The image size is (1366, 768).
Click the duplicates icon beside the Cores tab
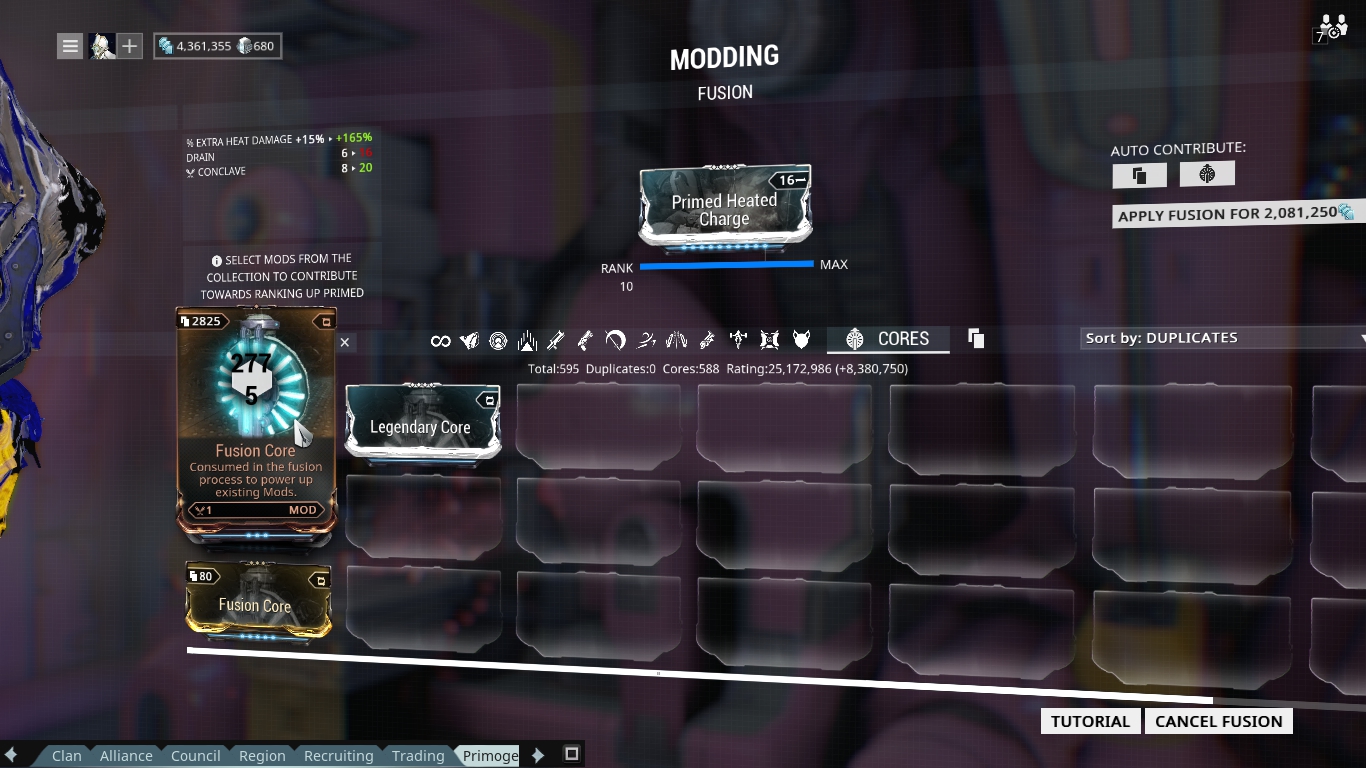[x=975, y=339]
